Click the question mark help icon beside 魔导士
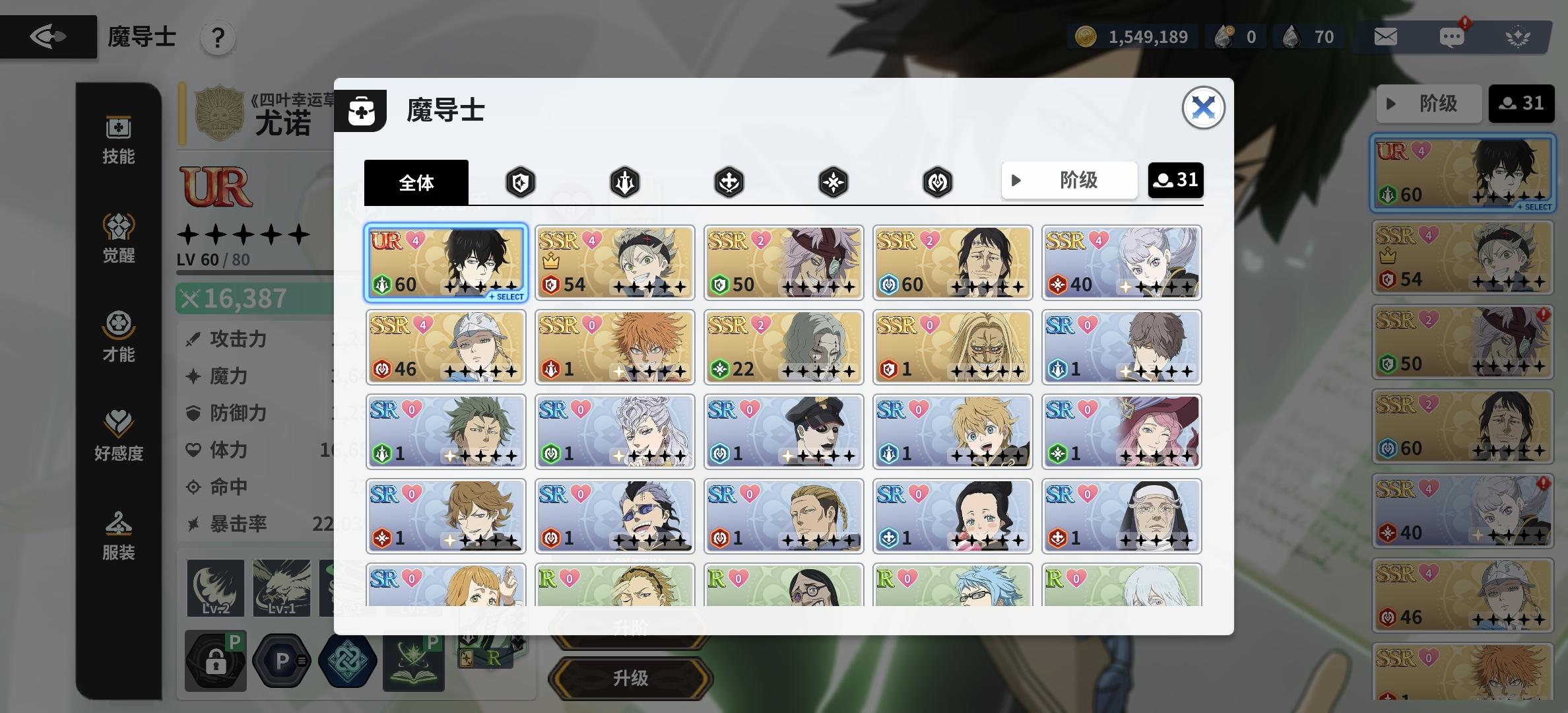Viewport: 1568px width, 713px height. [218, 38]
